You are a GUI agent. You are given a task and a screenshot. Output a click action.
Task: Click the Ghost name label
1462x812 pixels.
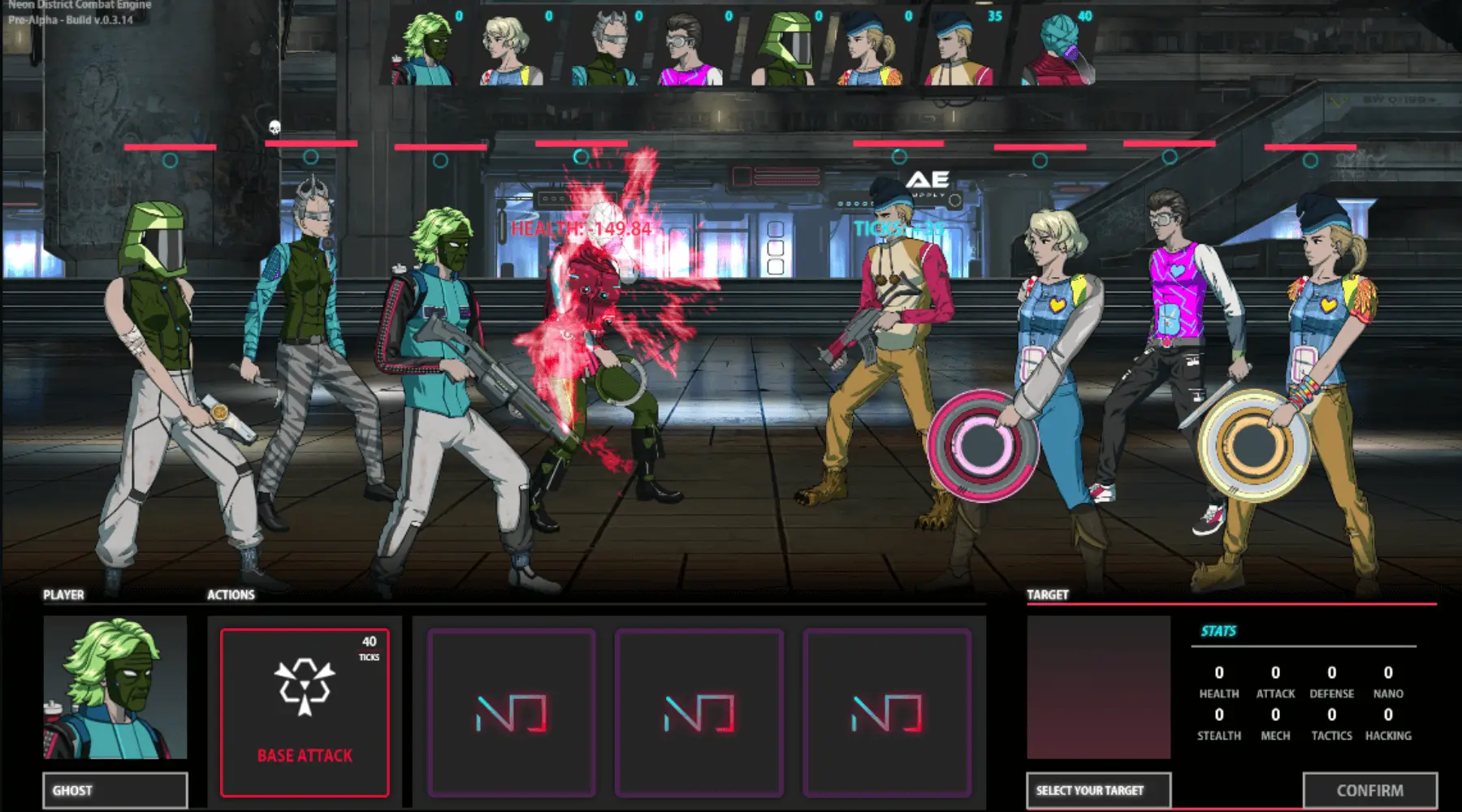[x=115, y=790]
